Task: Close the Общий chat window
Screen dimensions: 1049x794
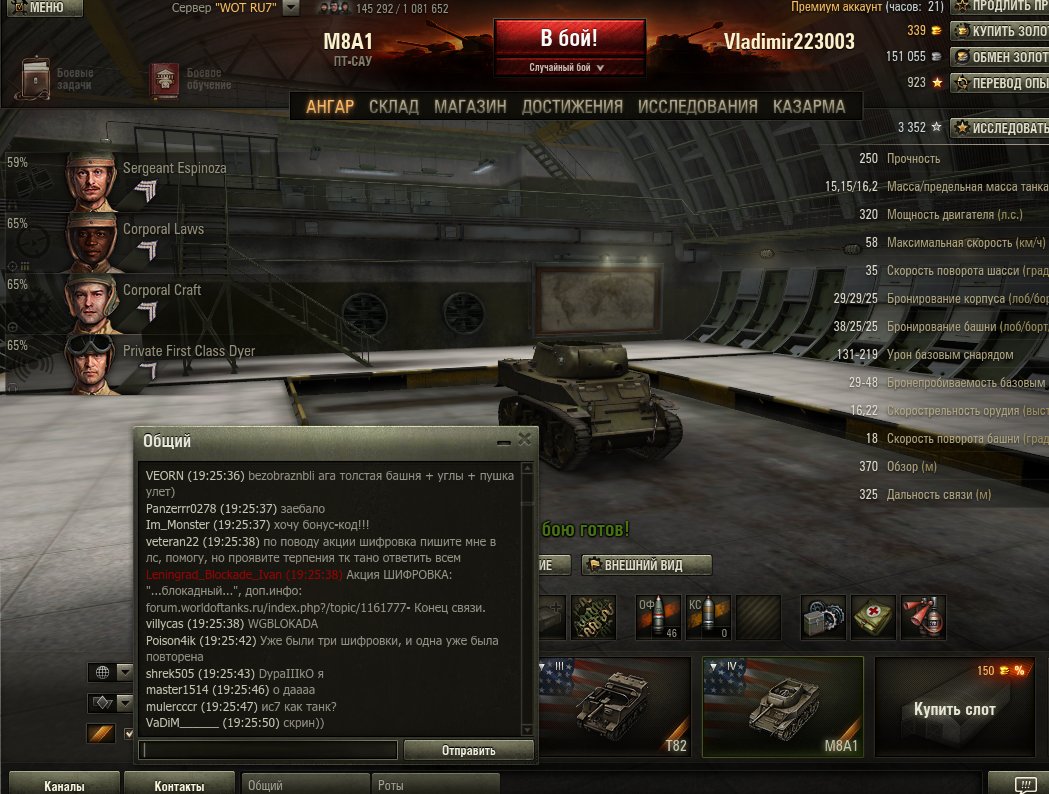Action: tap(525, 440)
